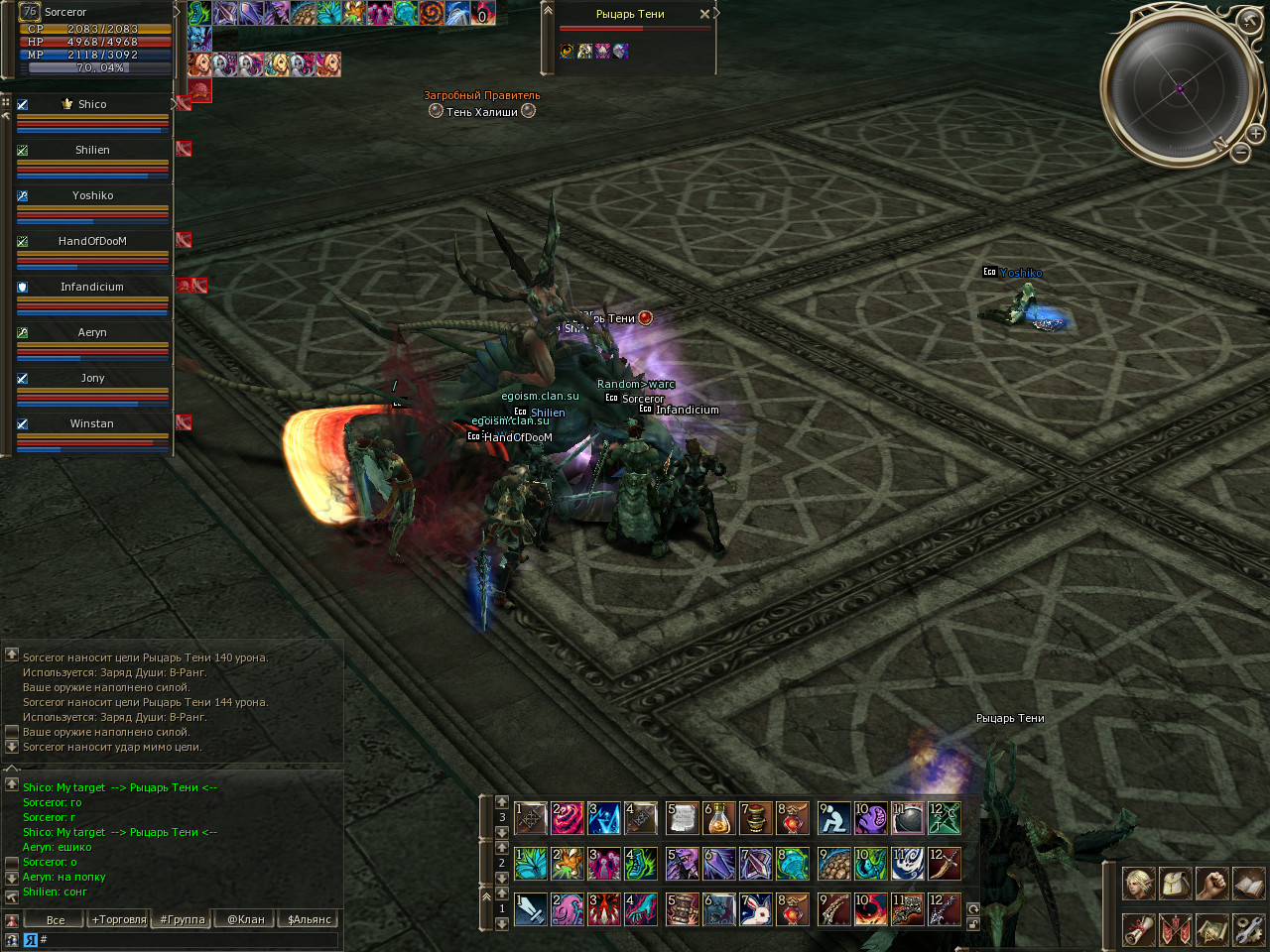Open the character status elf portrait icon
Image resolution: width=1270 pixels, height=952 pixels.
point(1138,883)
